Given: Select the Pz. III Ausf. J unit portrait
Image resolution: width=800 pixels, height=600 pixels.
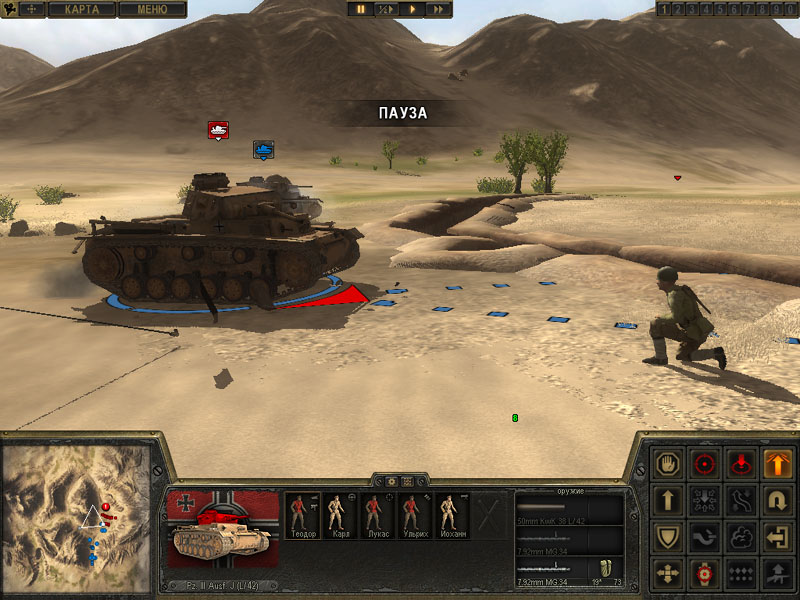Looking at the screenshot, I should pyautogui.click(x=222, y=530).
